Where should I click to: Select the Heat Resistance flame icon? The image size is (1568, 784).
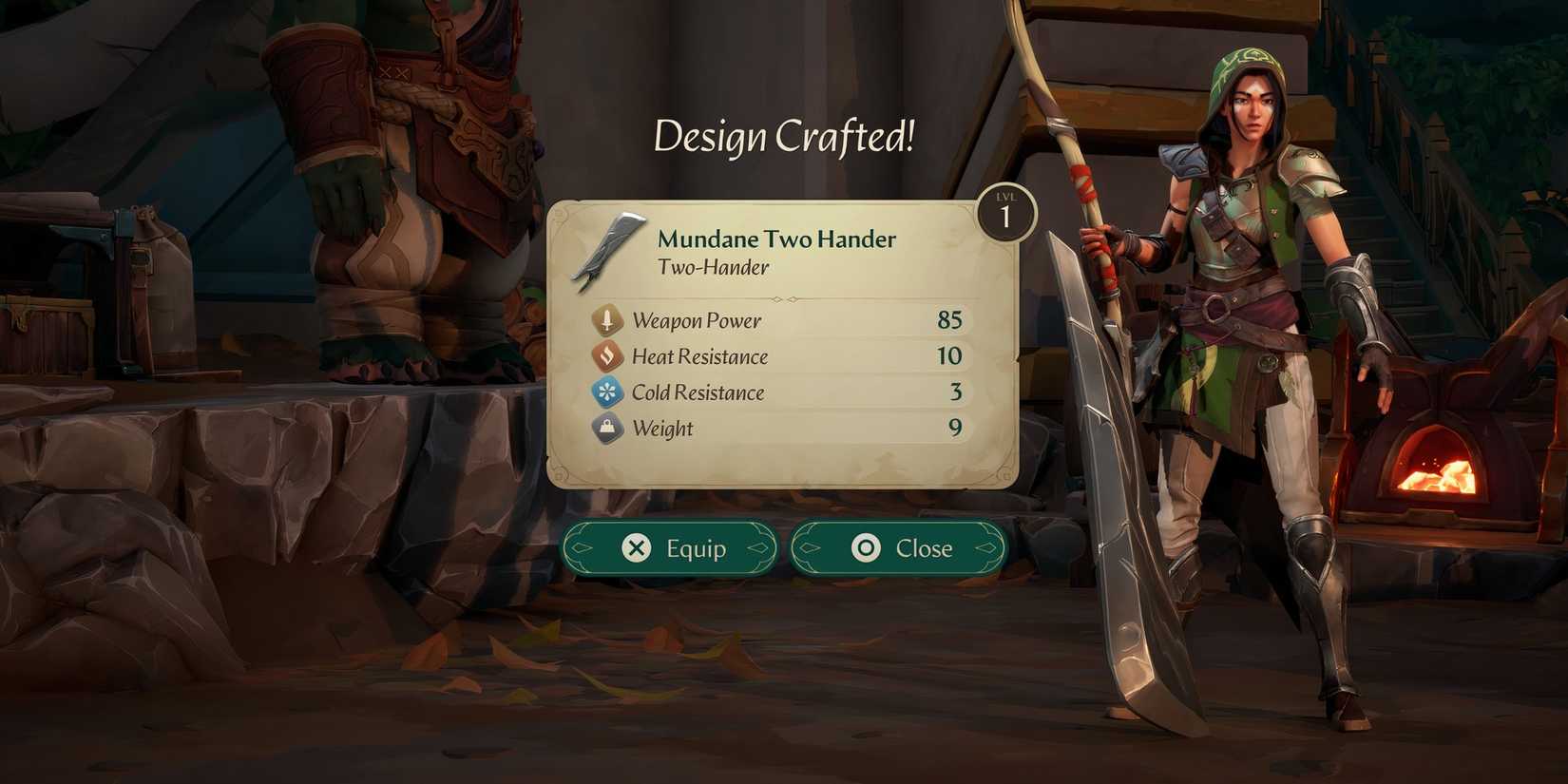[x=607, y=356]
